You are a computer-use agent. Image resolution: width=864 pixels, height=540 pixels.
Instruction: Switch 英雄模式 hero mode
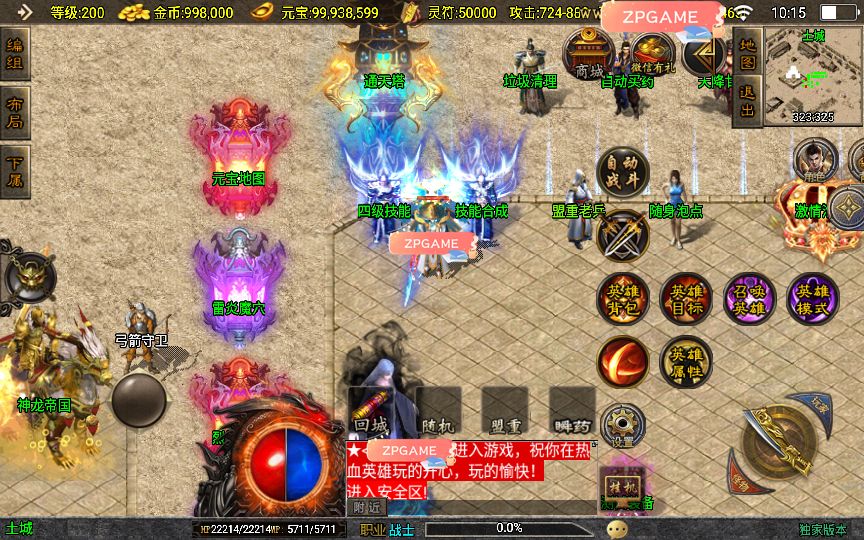813,299
